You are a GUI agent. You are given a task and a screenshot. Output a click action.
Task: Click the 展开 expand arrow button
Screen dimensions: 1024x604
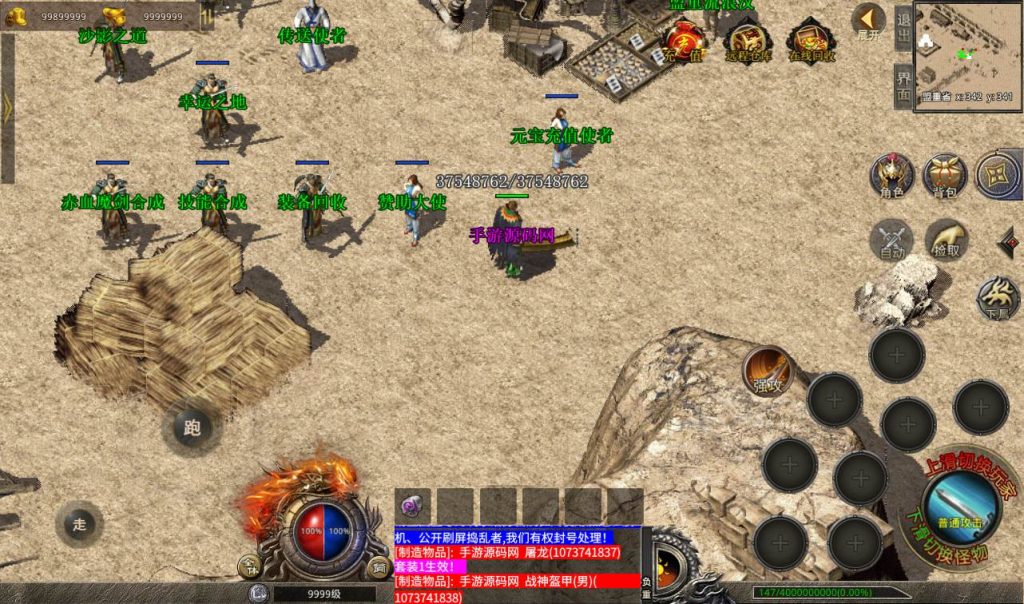click(x=868, y=20)
